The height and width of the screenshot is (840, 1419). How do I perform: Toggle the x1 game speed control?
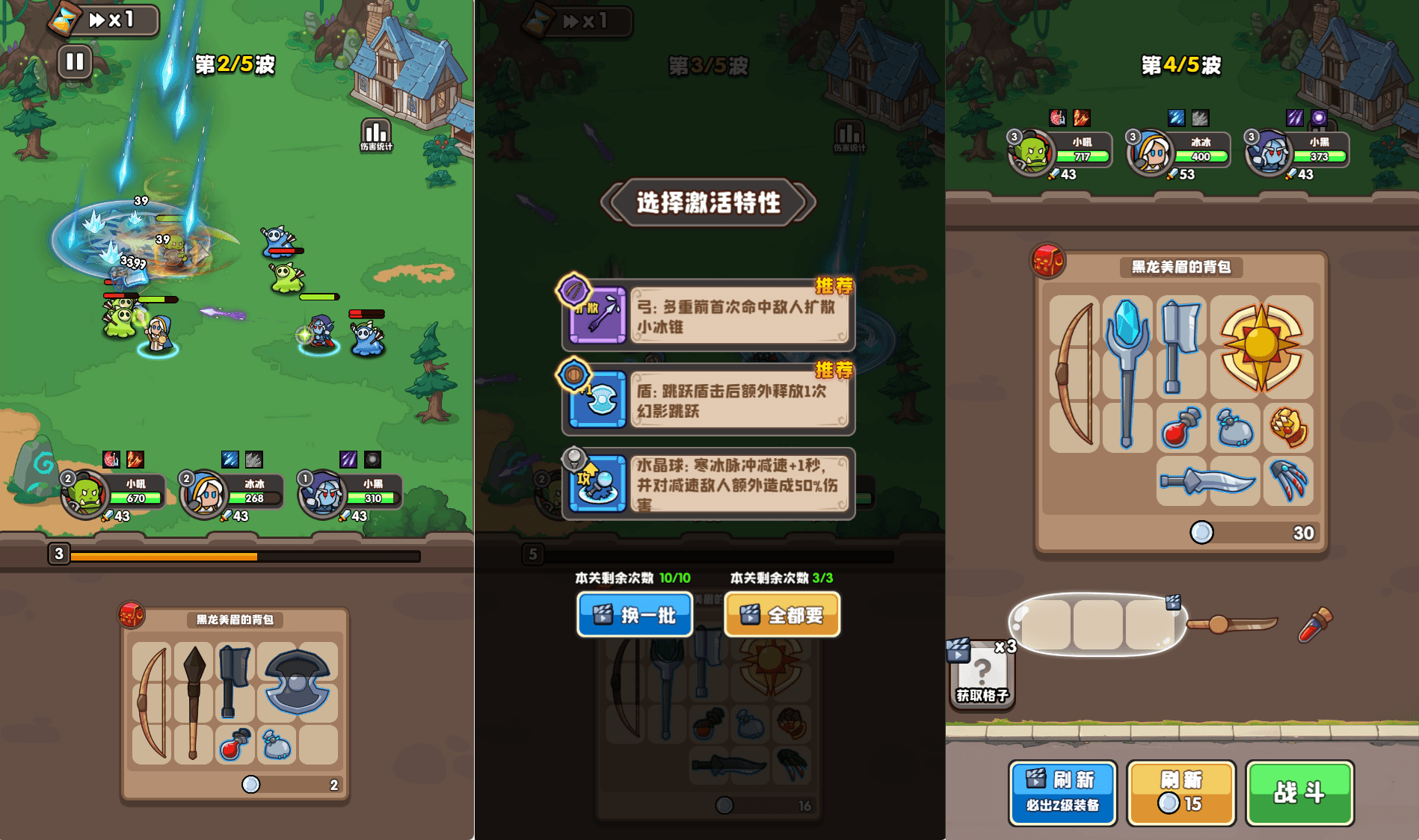[112, 20]
